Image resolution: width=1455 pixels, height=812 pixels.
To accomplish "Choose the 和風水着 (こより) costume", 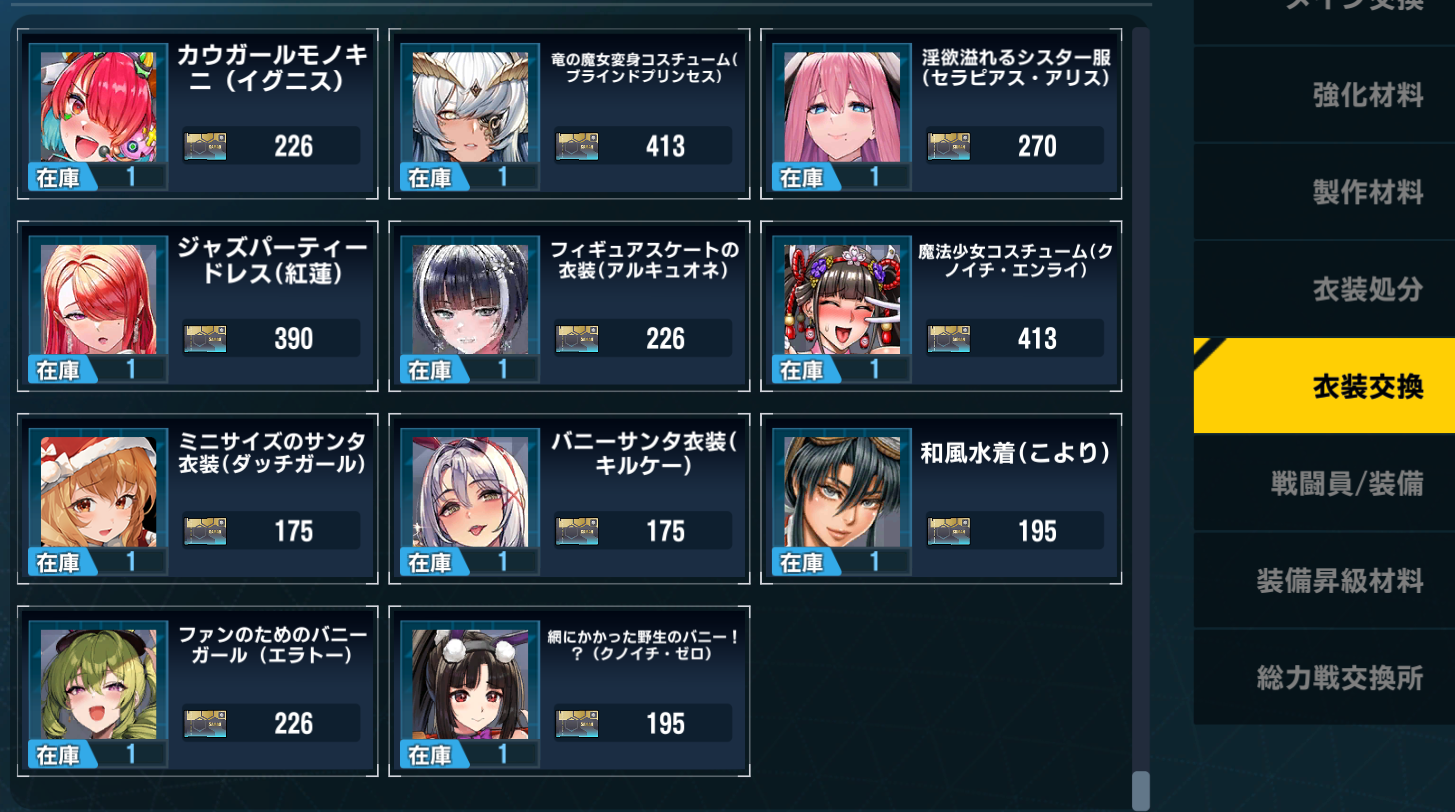I will point(941,498).
